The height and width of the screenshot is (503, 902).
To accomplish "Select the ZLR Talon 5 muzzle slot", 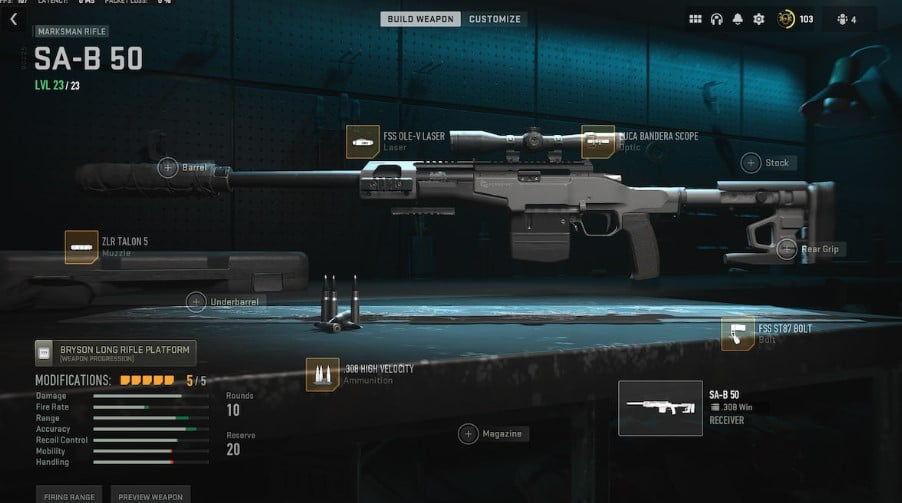I will (81, 247).
